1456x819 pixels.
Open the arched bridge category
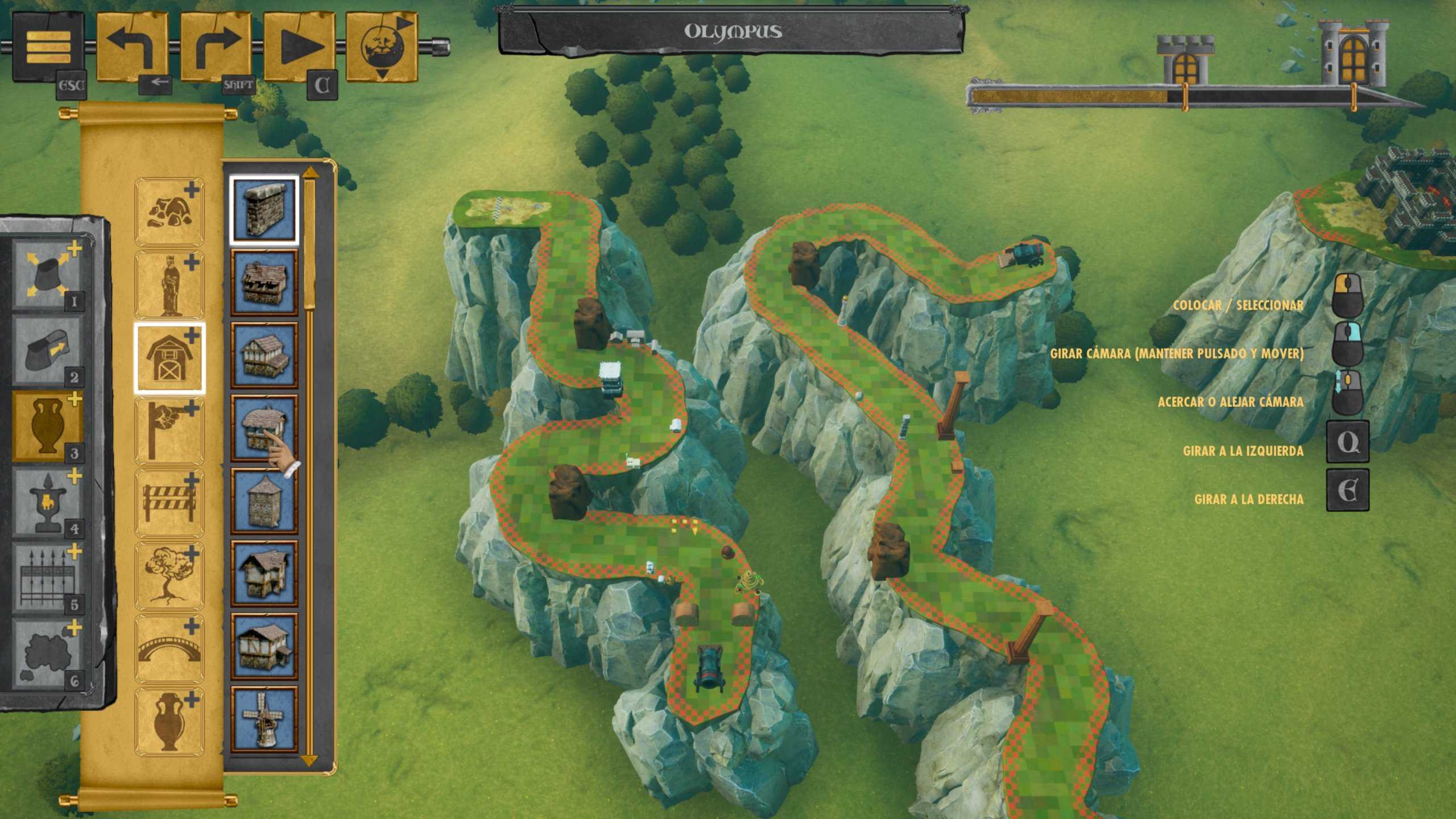(x=169, y=649)
